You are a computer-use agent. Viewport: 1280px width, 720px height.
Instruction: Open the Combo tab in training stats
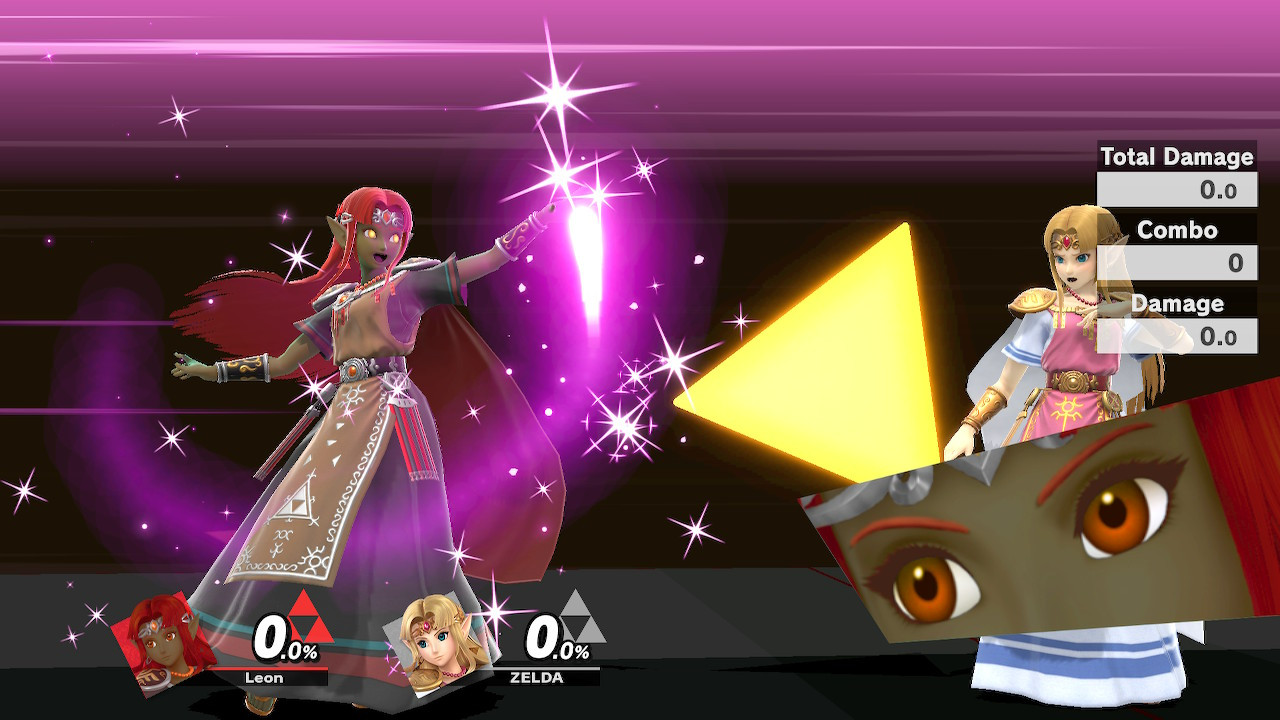click(1176, 230)
